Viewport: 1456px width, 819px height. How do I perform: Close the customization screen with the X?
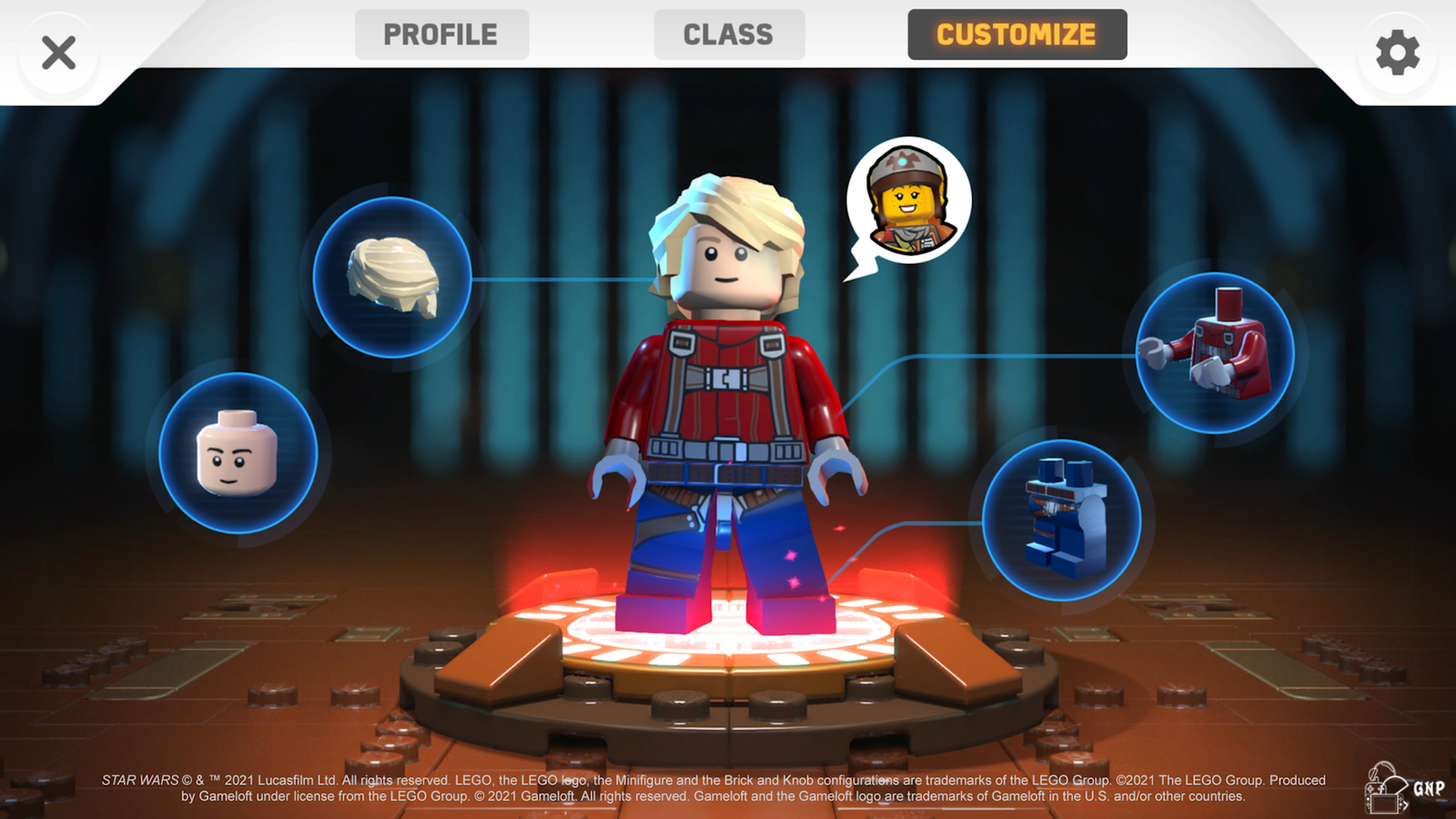57,52
